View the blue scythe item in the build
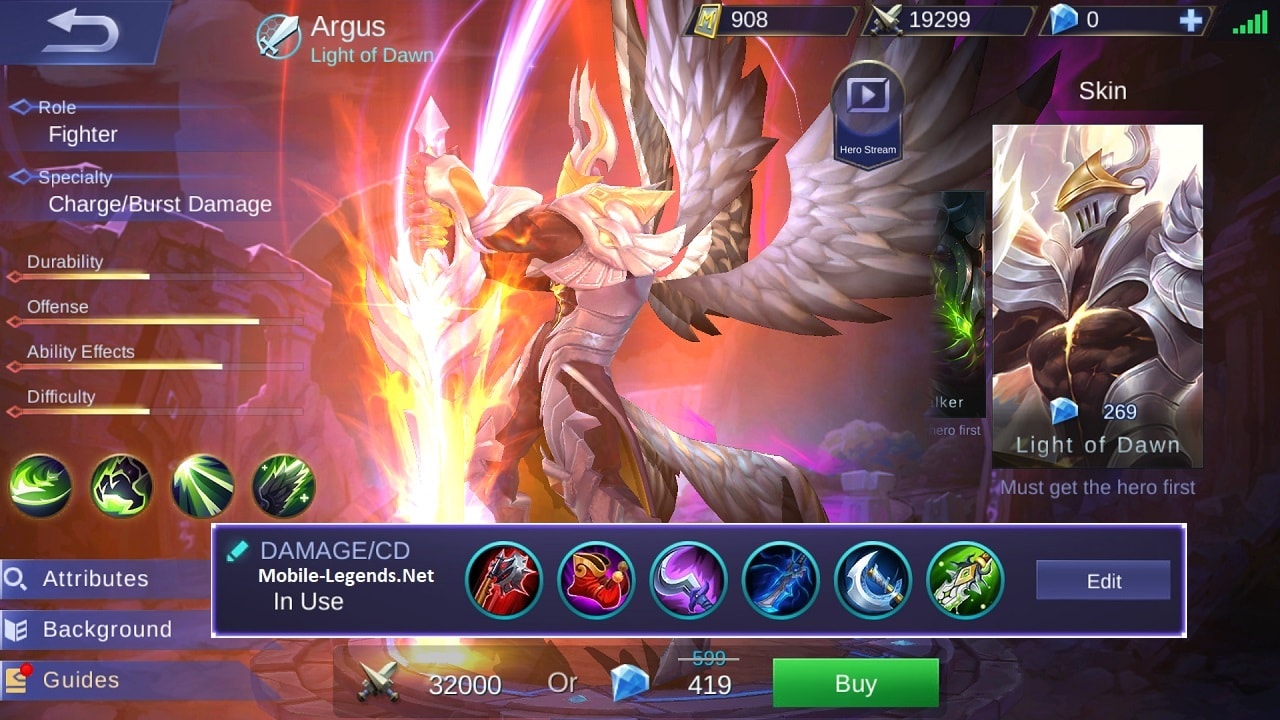This screenshot has width=1280, height=720. coord(780,580)
